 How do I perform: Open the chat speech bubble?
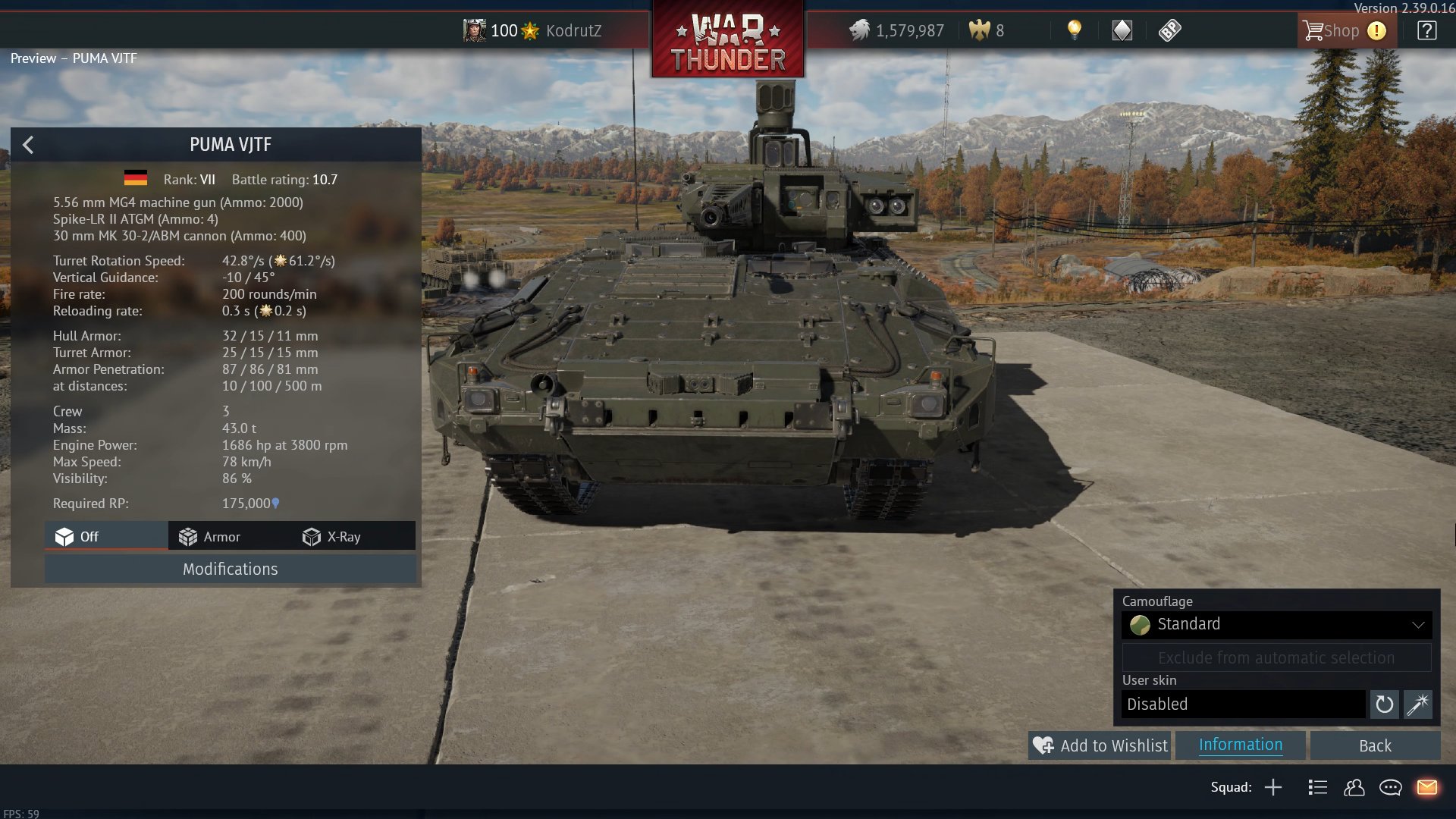click(1390, 787)
